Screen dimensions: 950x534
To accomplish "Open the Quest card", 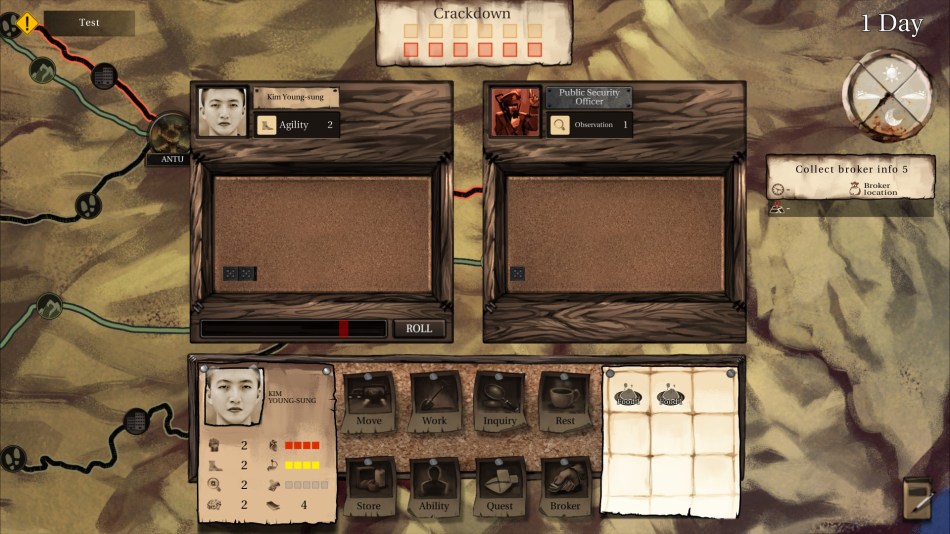I will 499,486.
